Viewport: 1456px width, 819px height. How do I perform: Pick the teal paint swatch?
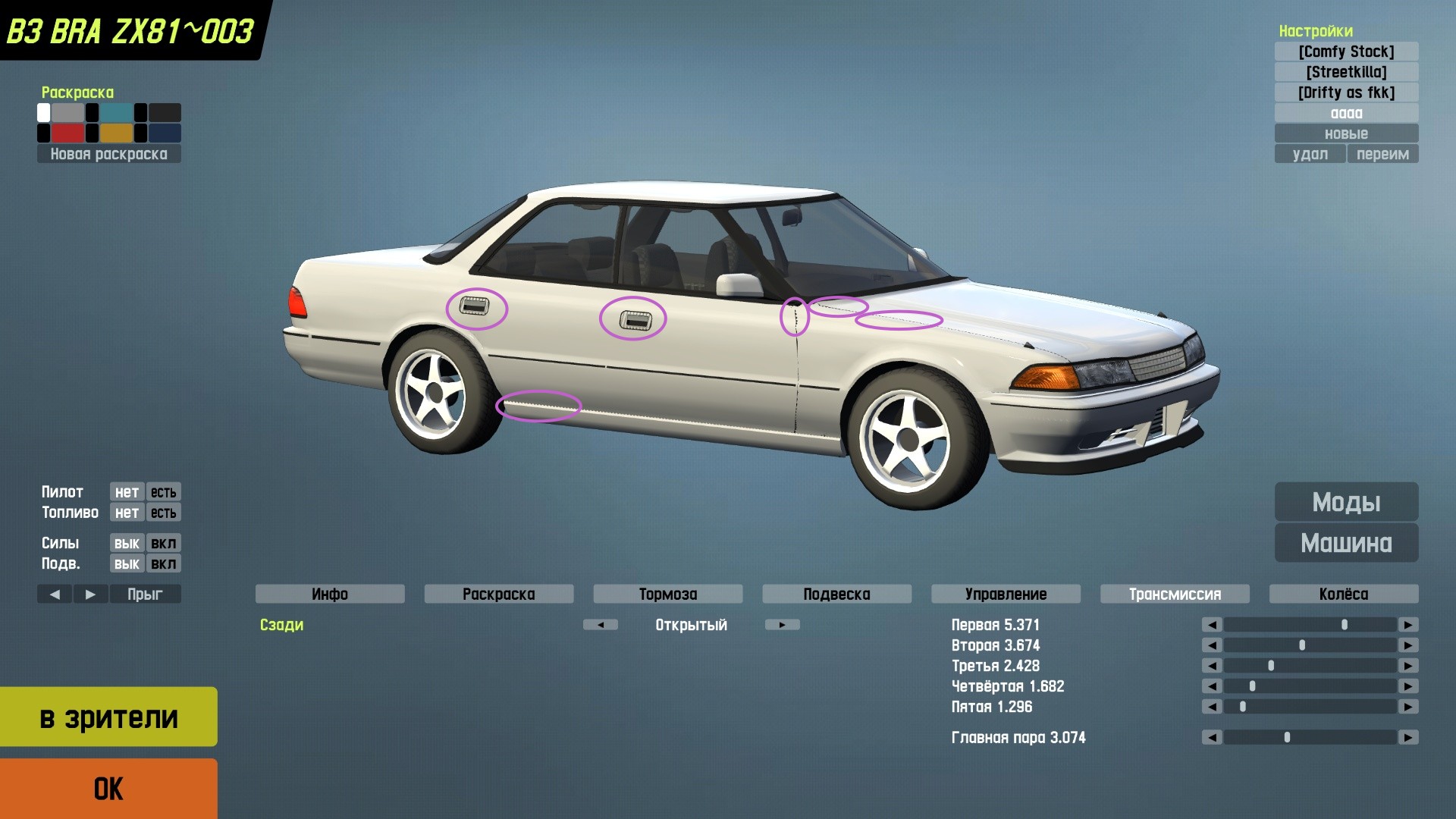(x=116, y=113)
